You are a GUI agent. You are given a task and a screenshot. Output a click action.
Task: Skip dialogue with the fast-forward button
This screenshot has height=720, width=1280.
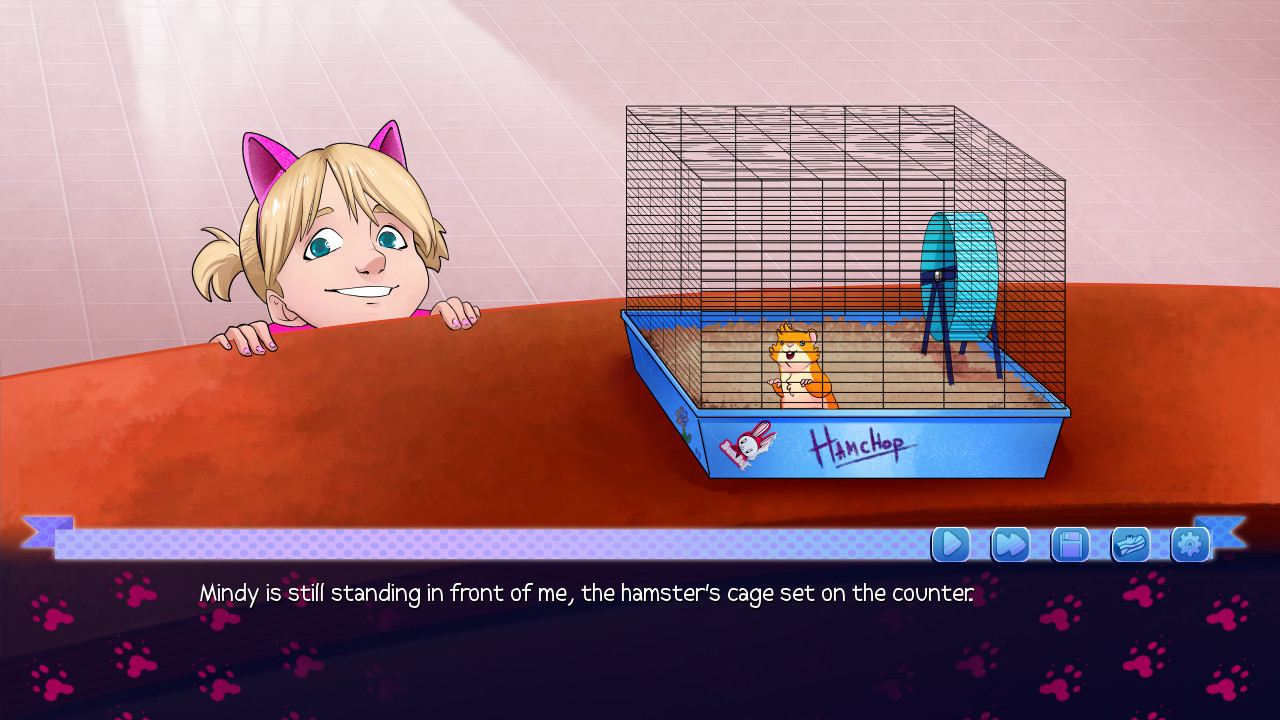[1010, 544]
